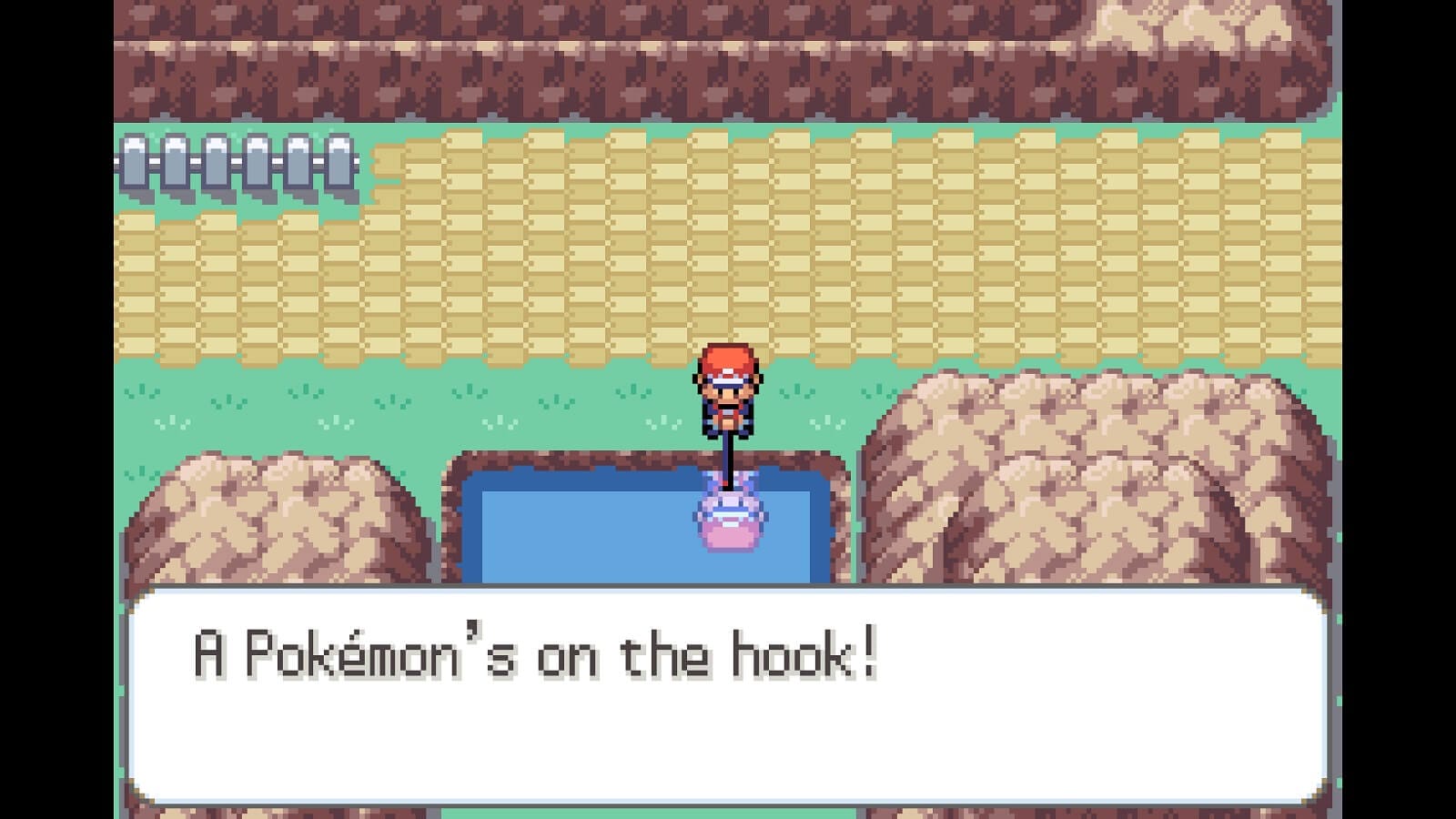Click the player character holding the fishing rod
This screenshot has width=1456, height=819.
[728, 391]
